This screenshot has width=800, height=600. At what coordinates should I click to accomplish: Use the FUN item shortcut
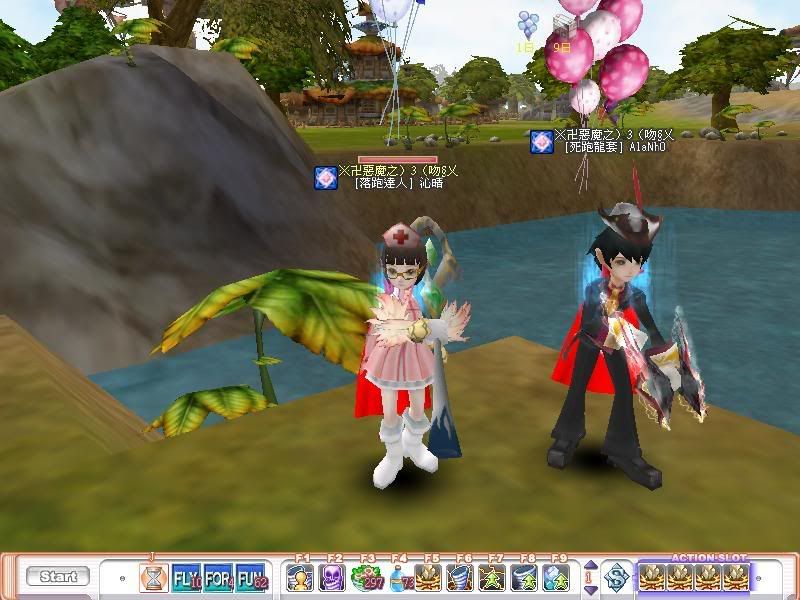pos(250,577)
